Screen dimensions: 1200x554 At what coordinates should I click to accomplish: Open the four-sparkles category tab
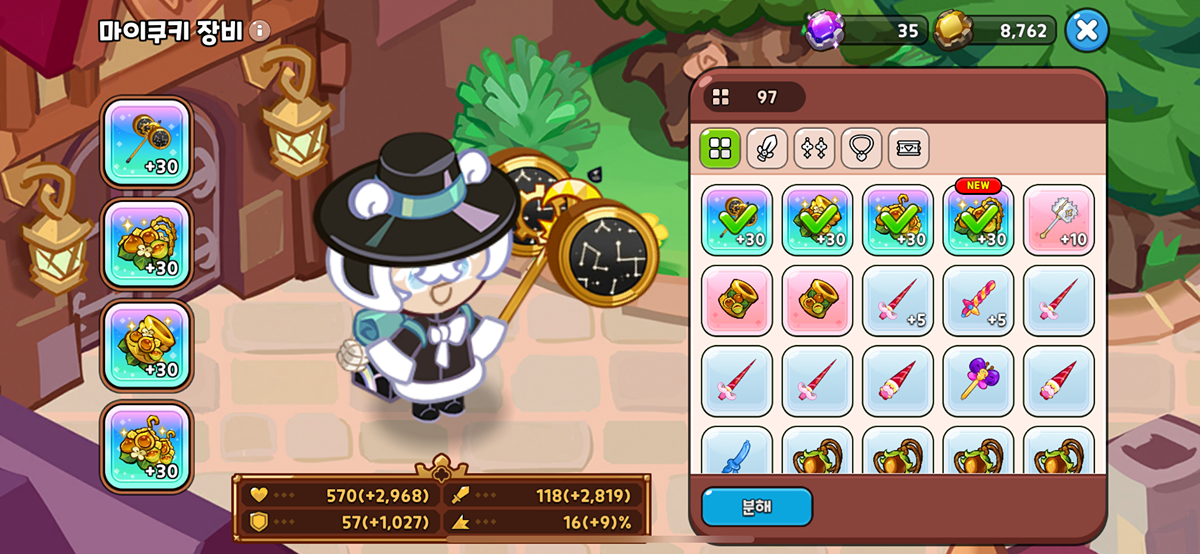point(814,148)
